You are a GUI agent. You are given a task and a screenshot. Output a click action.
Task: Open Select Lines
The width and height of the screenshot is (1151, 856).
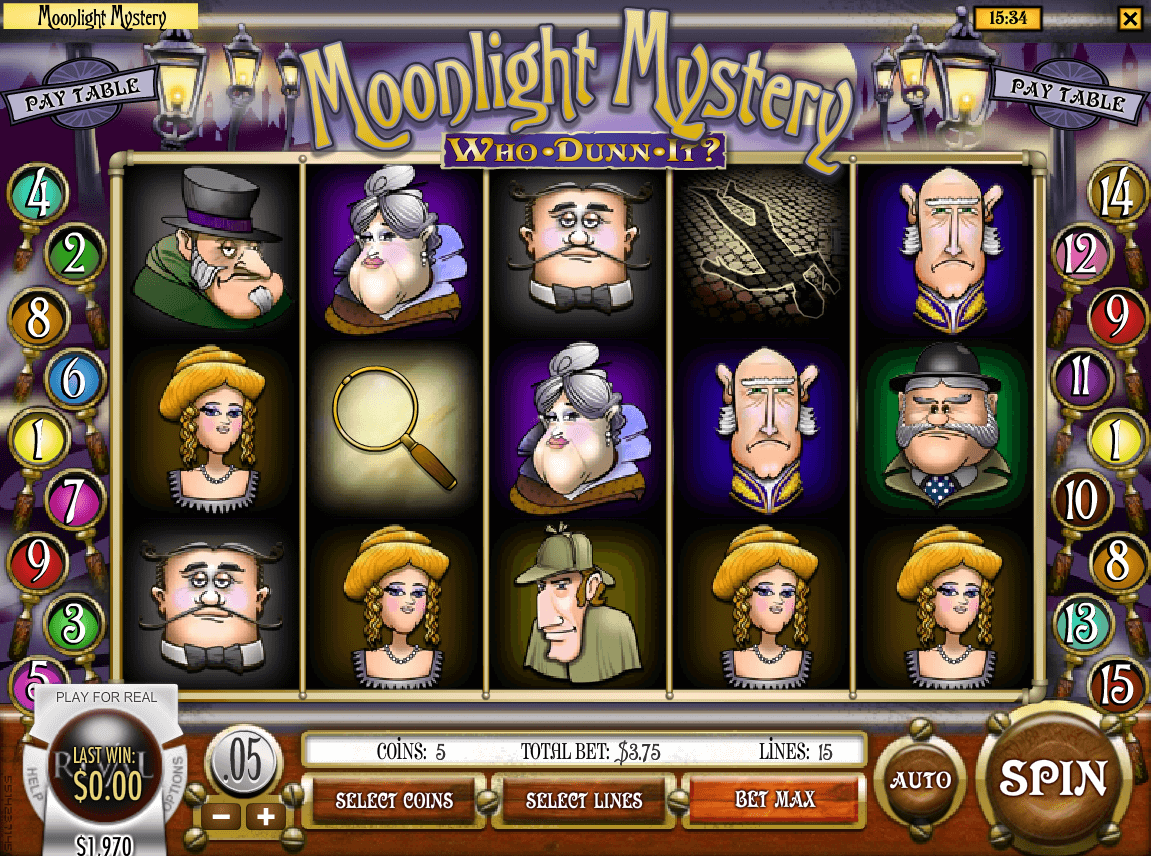(x=584, y=800)
